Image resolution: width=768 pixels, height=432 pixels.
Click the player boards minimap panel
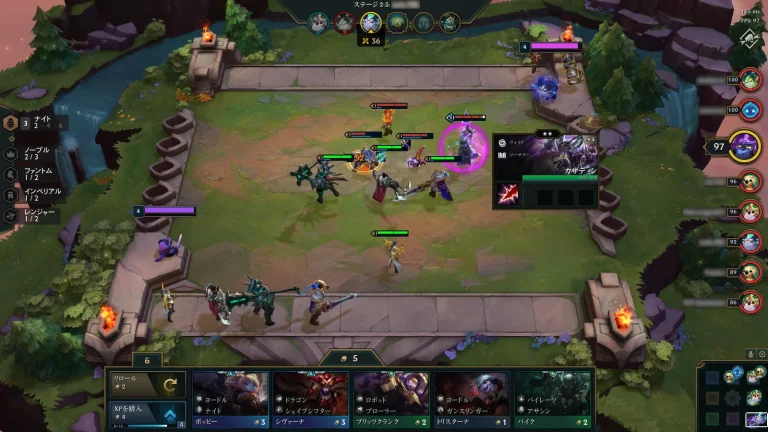732,396
